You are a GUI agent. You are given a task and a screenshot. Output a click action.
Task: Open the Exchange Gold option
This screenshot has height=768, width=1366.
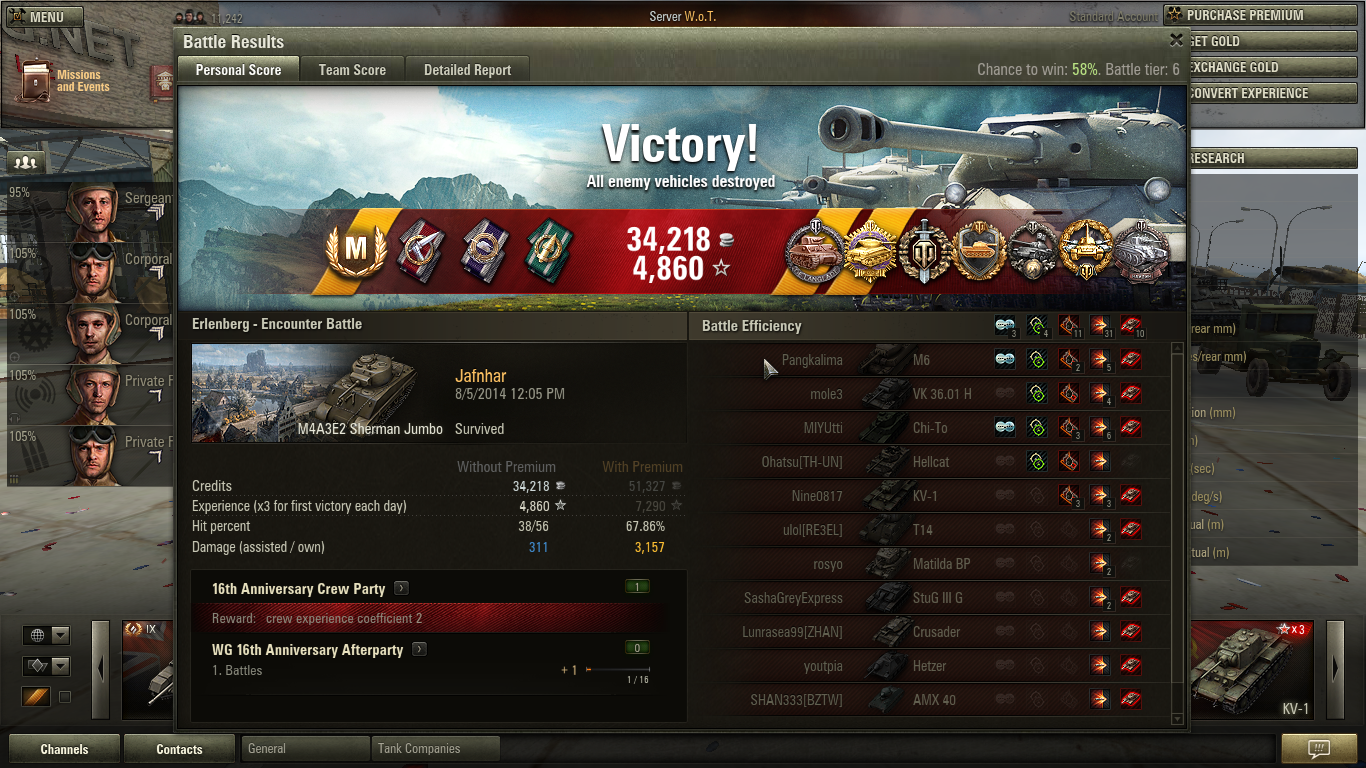pyautogui.click(x=1262, y=67)
